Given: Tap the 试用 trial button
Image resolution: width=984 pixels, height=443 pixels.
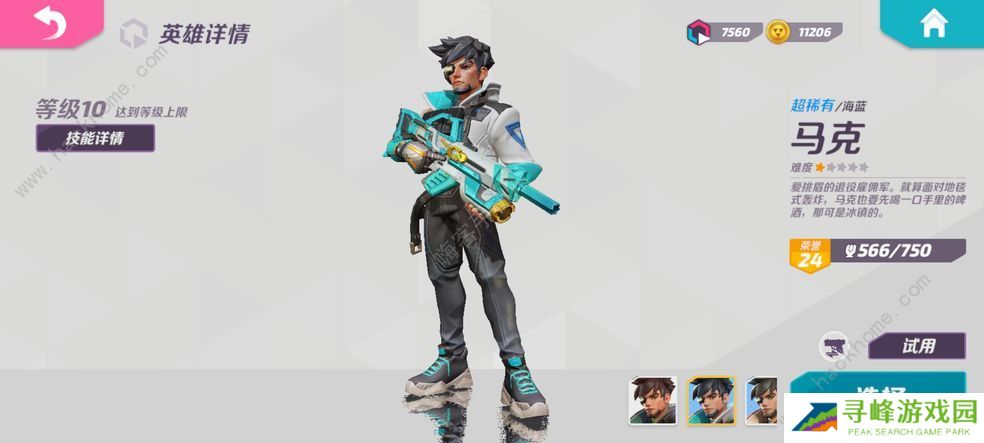Looking at the screenshot, I should point(916,346).
